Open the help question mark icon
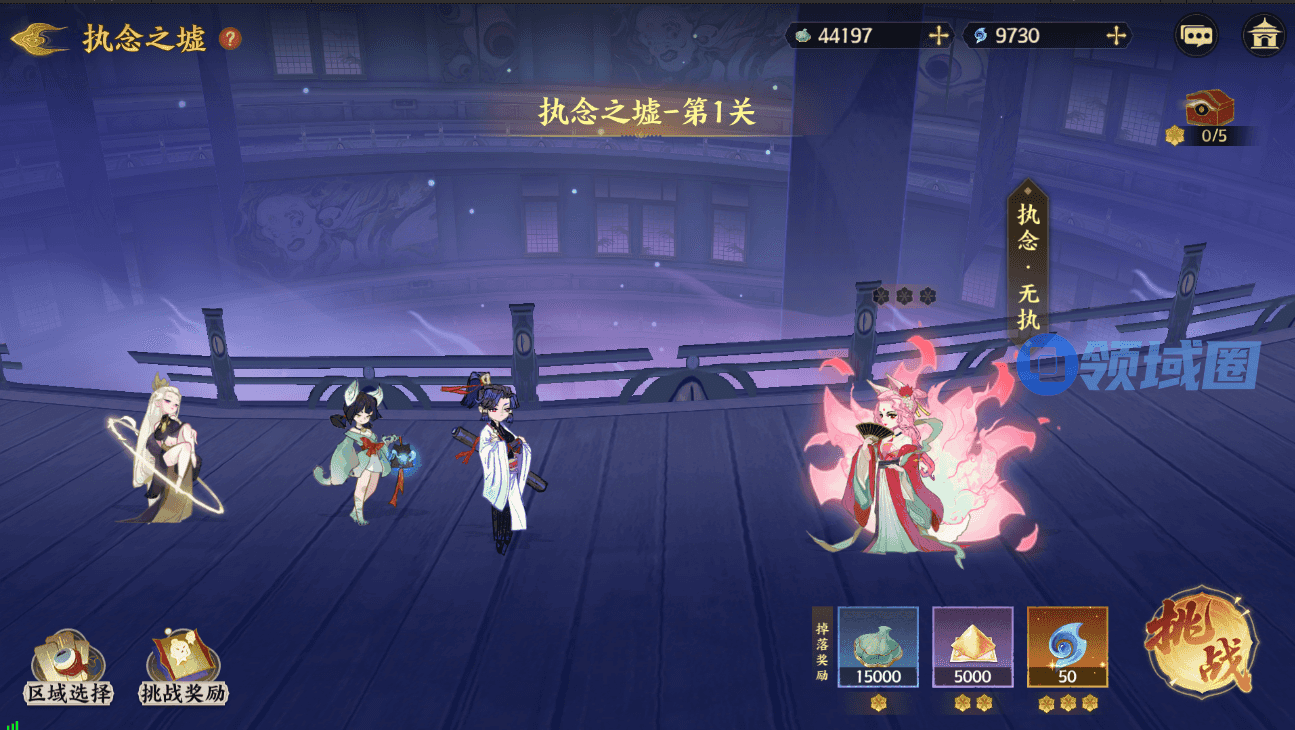The width and height of the screenshot is (1295, 730). coord(230,39)
